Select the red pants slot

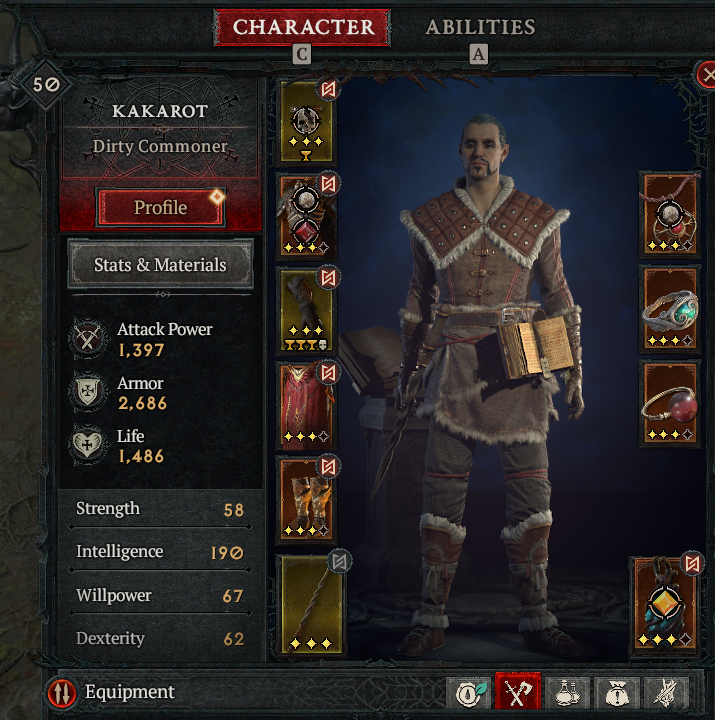307,404
